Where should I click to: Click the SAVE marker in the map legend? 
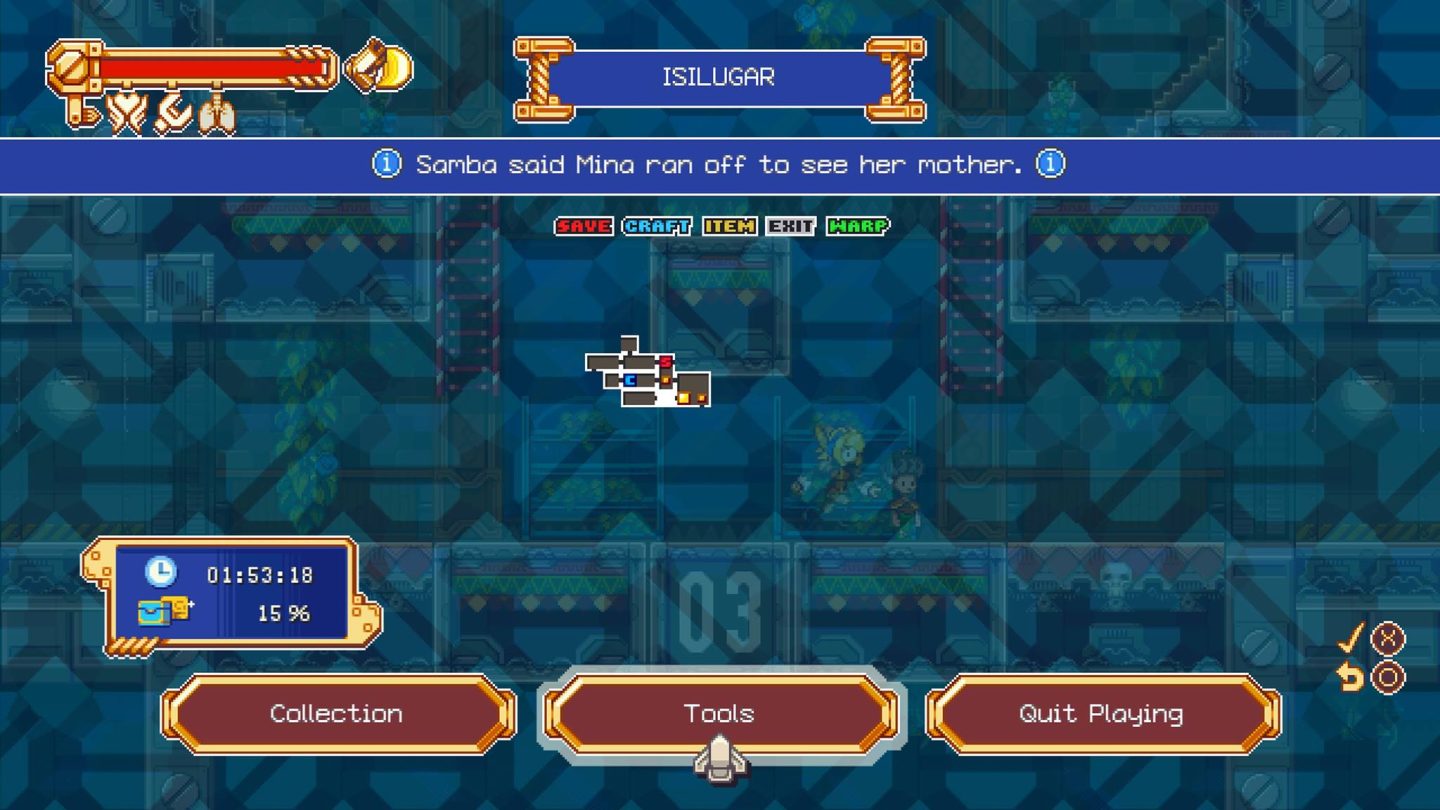[583, 226]
